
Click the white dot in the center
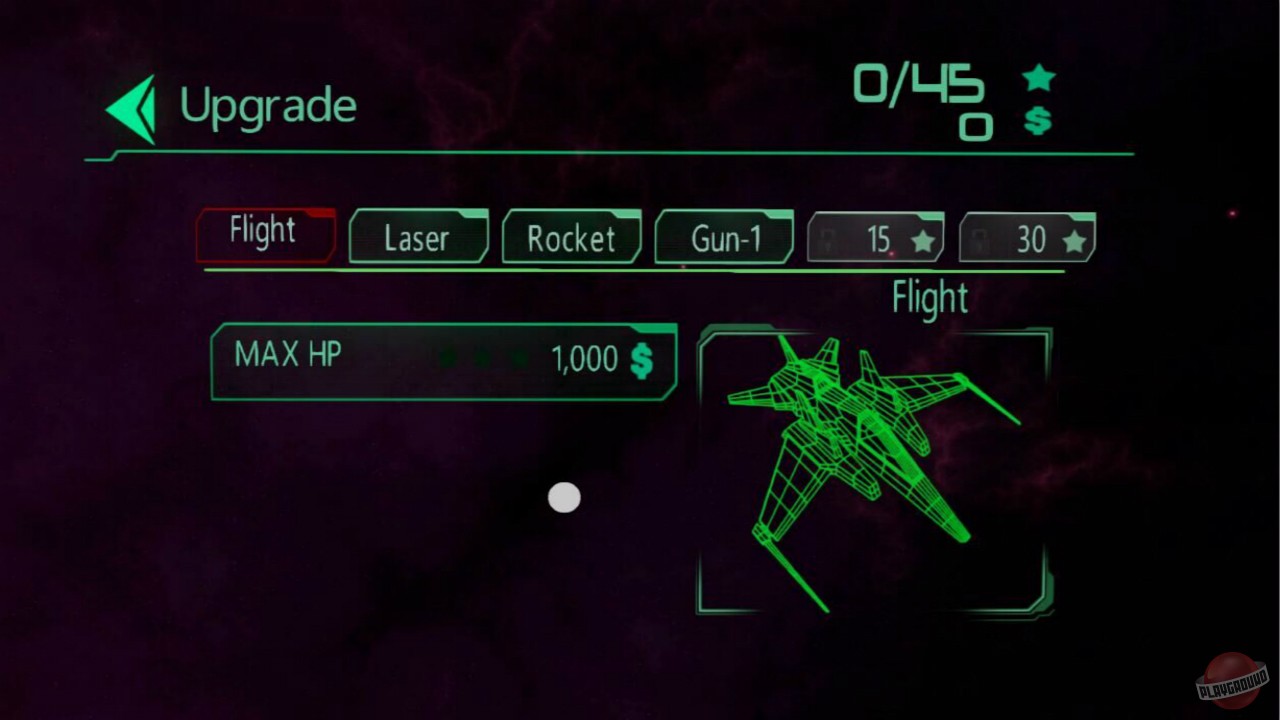tap(564, 497)
